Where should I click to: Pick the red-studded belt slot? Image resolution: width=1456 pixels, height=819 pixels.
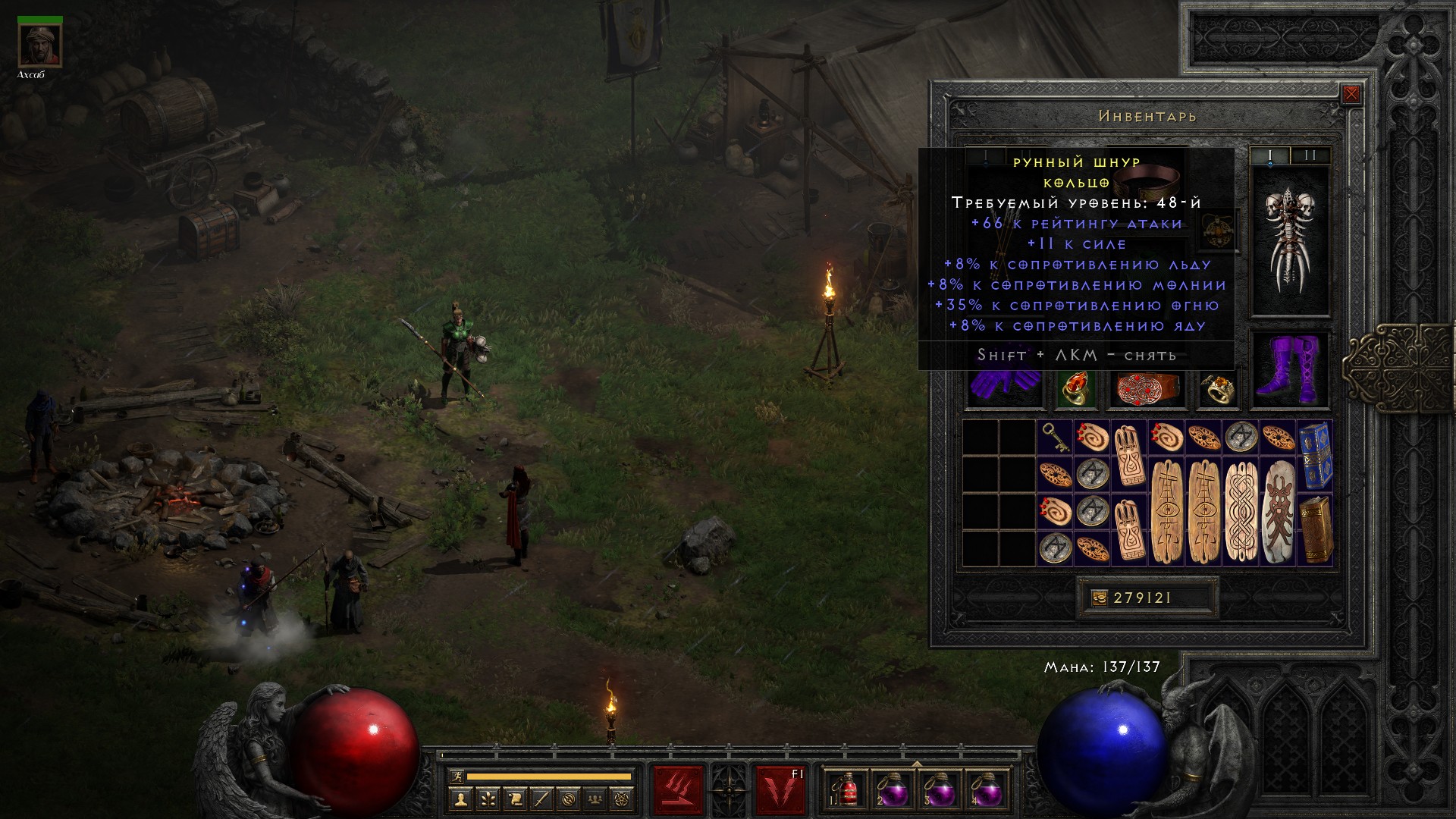[x=1147, y=388]
